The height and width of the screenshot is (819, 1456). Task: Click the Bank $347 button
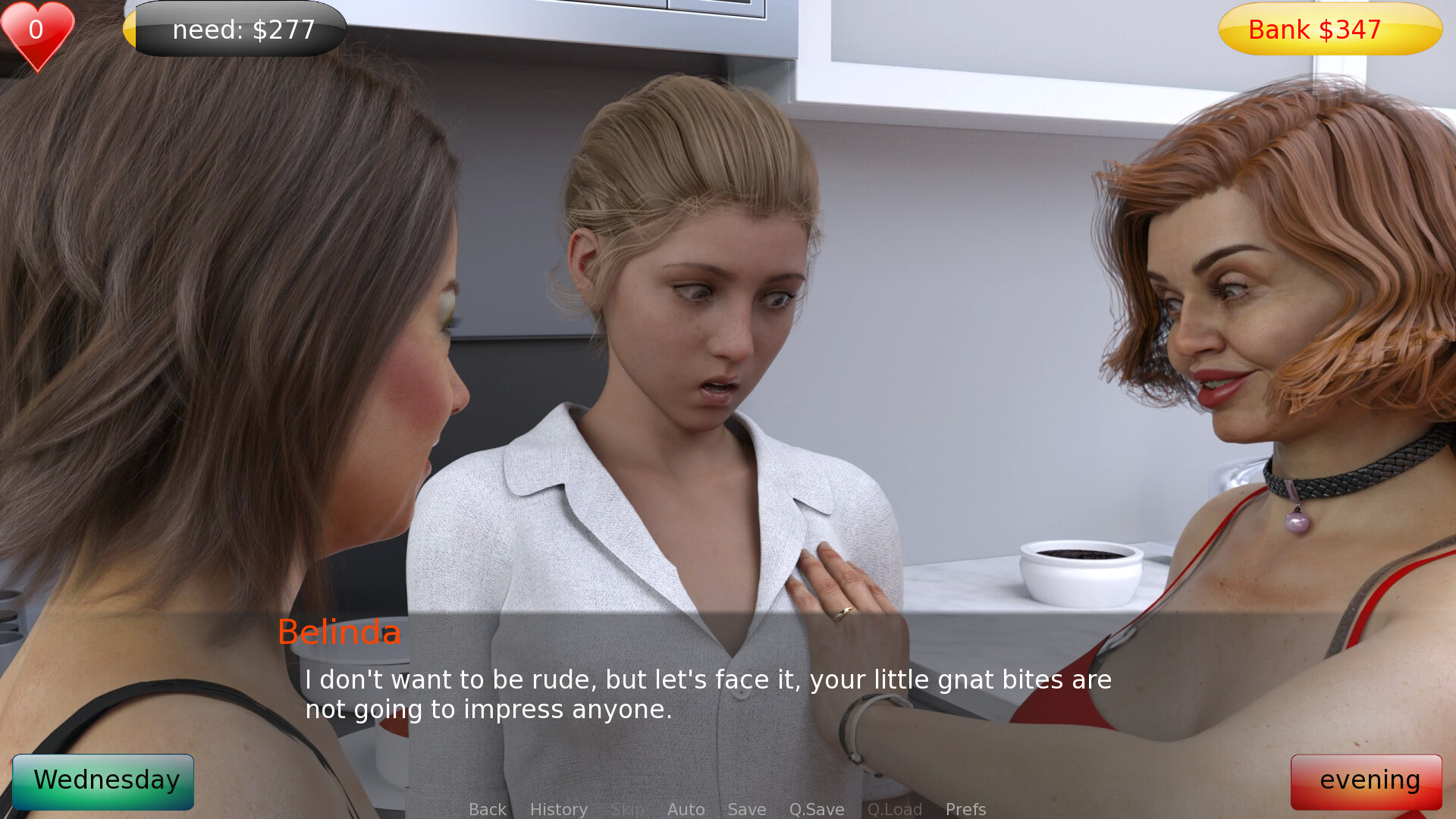tap(1329, 30)
